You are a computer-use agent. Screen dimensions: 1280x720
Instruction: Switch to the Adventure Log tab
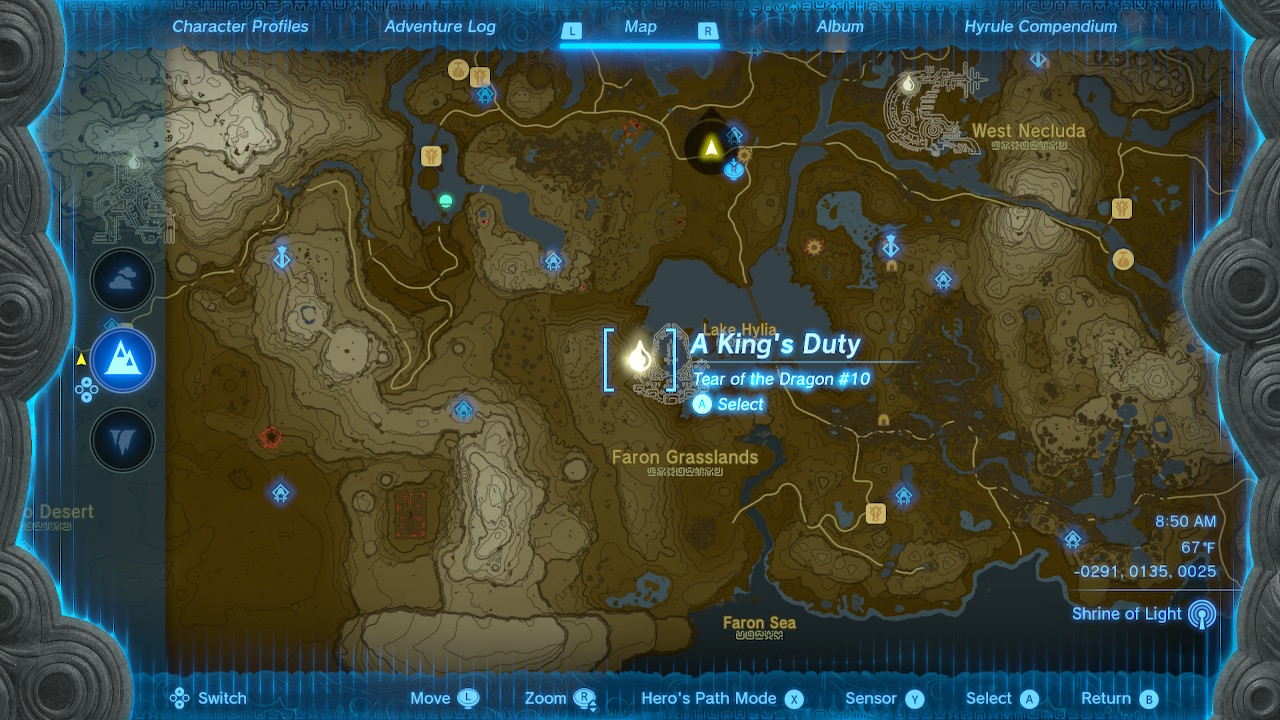(x=439, y=27)
